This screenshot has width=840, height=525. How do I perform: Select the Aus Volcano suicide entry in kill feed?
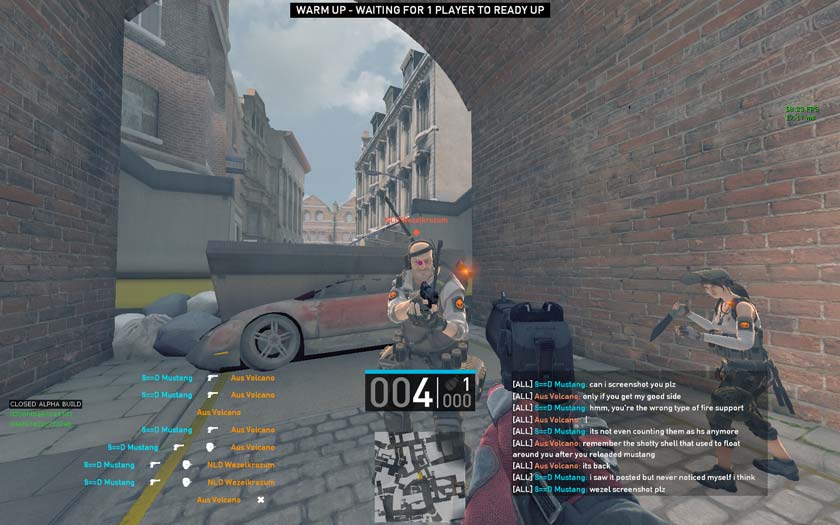(230, 500)
